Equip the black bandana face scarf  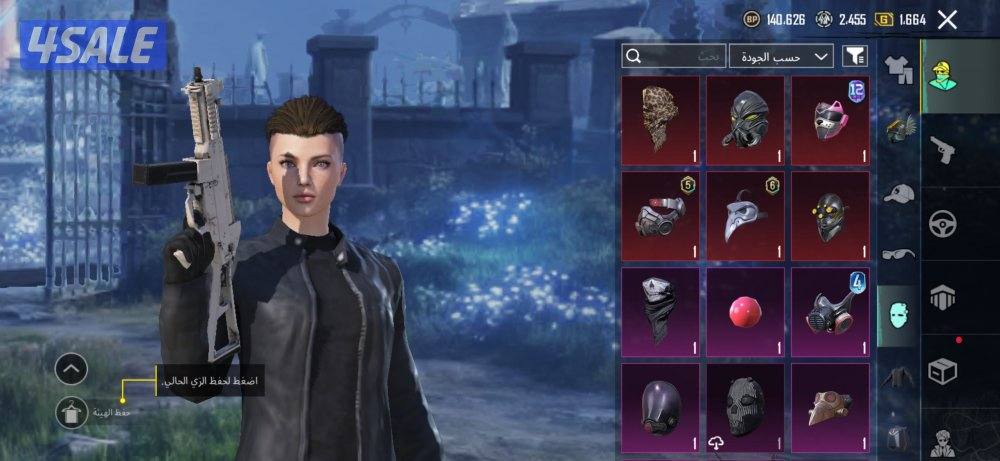click(x=660, y=311)
